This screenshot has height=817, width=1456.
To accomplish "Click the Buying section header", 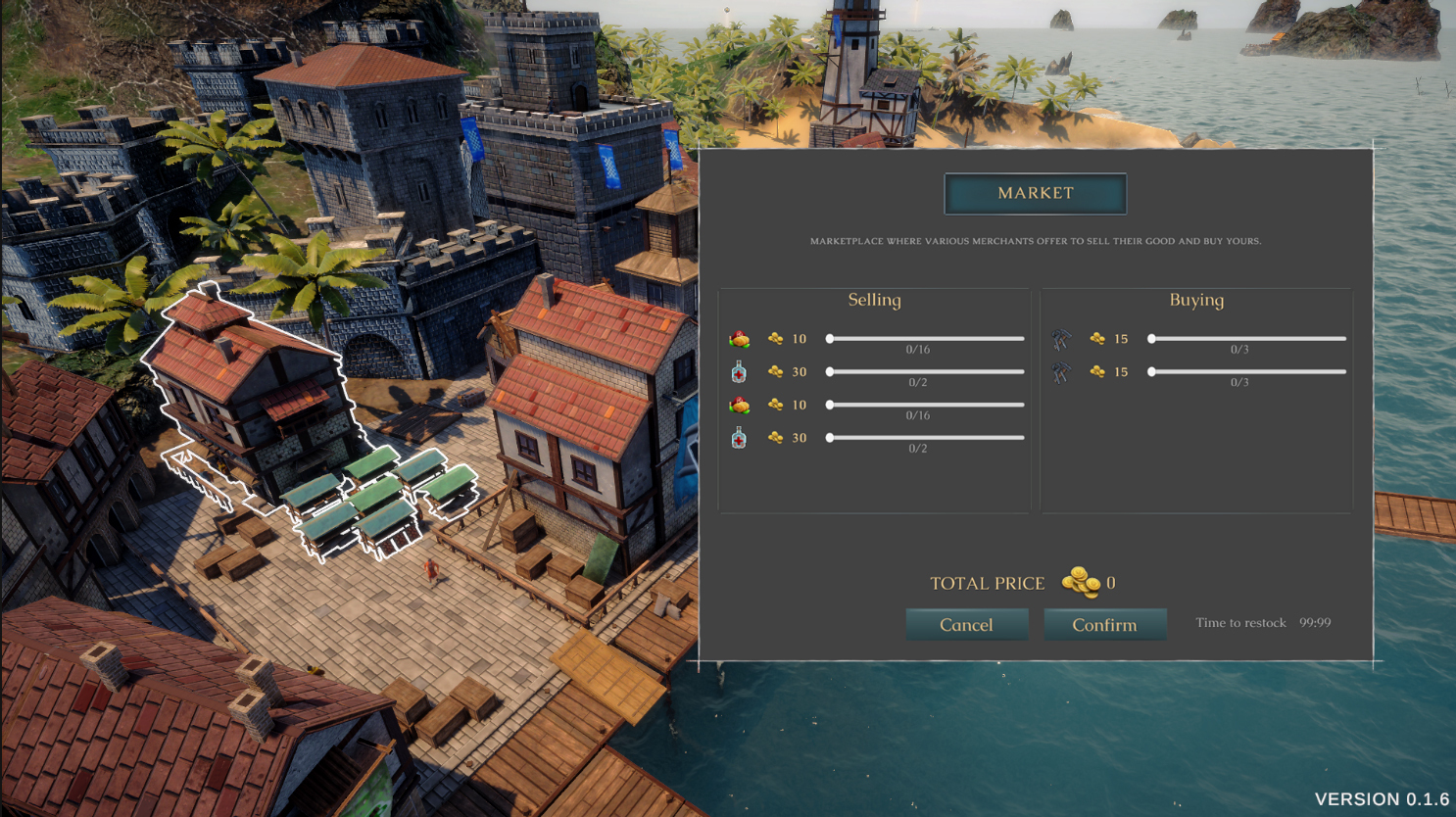I will pyautogui.click(x=1196, y=300).
